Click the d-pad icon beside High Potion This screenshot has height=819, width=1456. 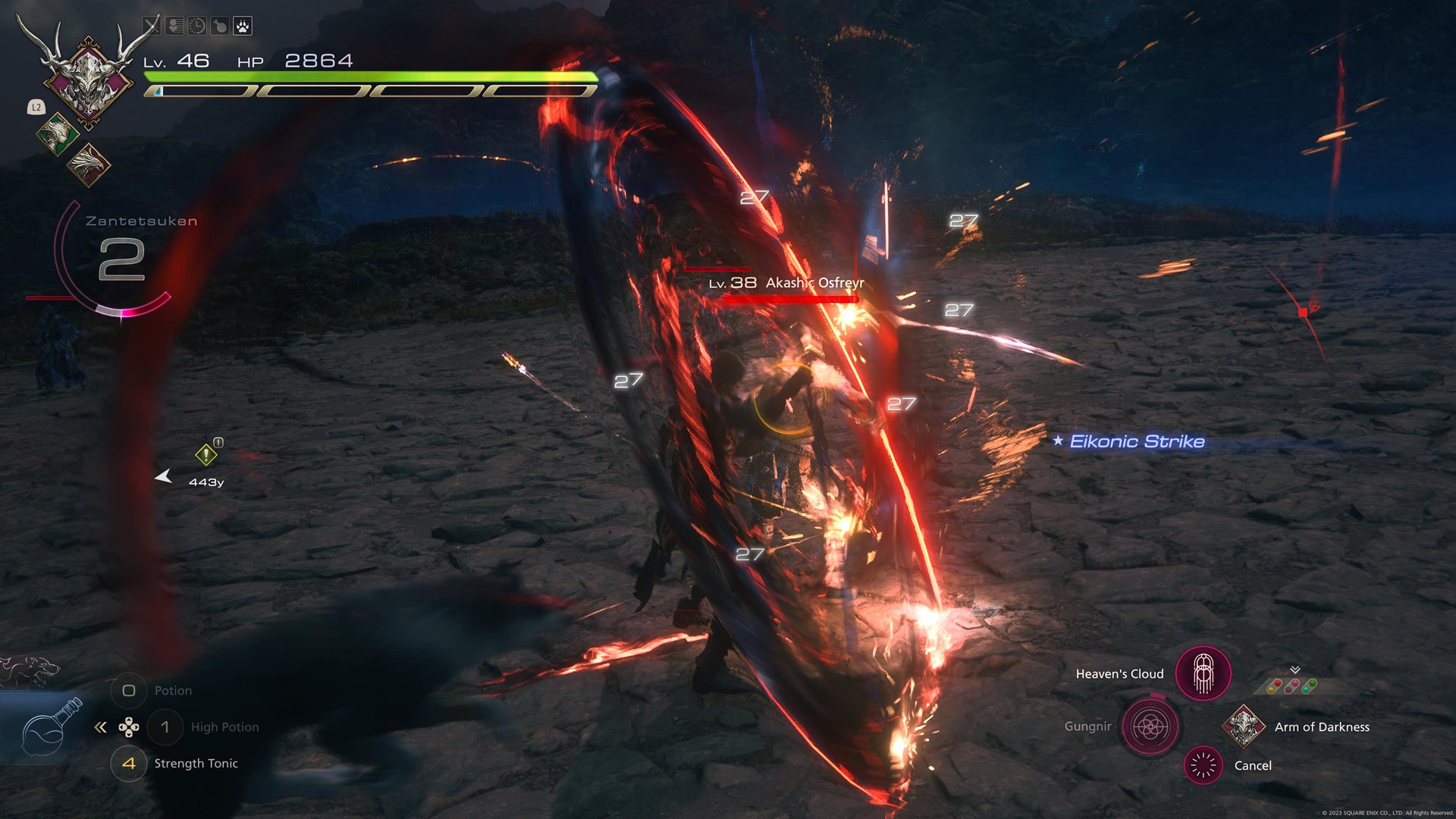click(x=130, y=726)
